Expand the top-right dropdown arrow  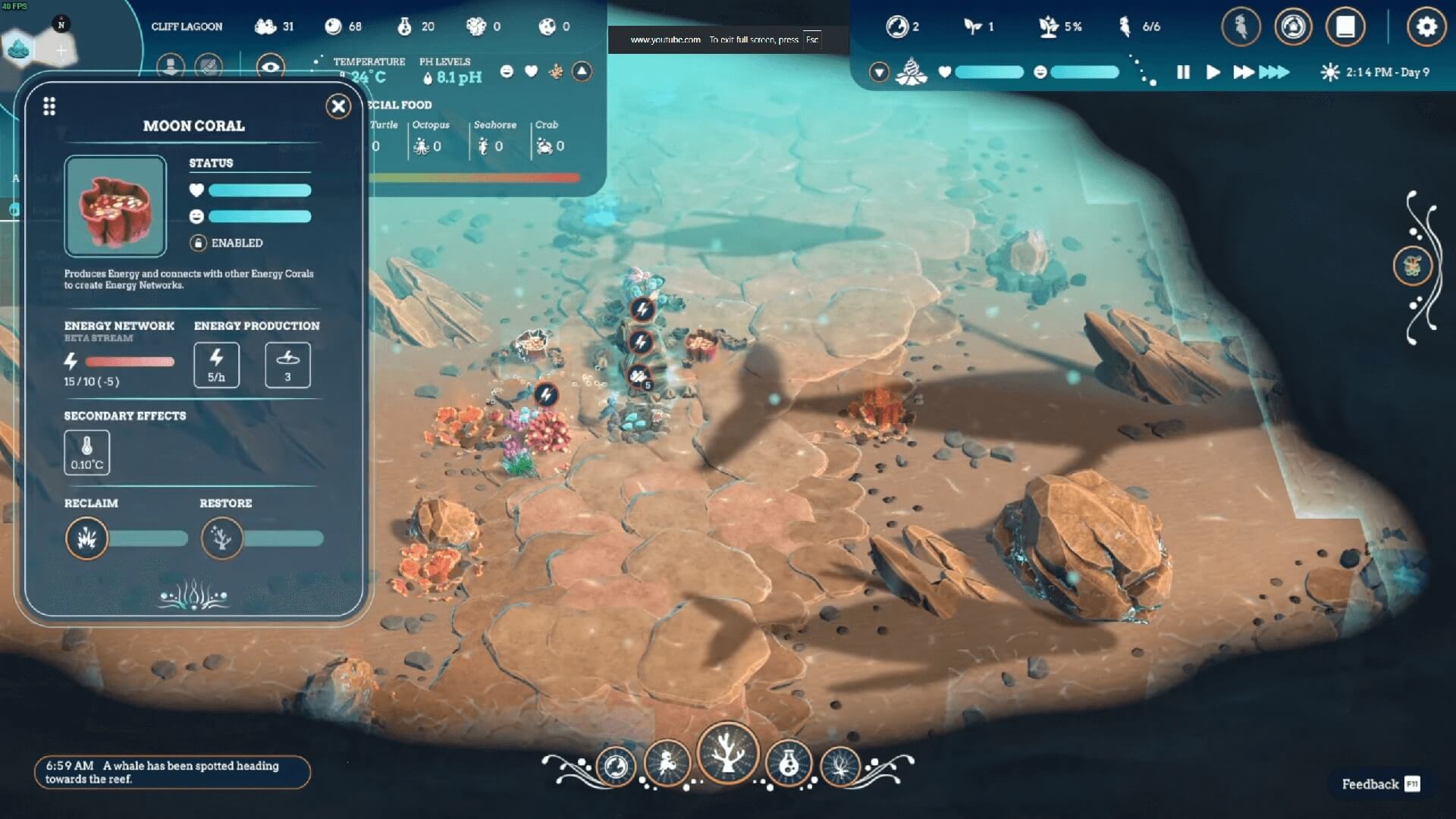point(879,72)
